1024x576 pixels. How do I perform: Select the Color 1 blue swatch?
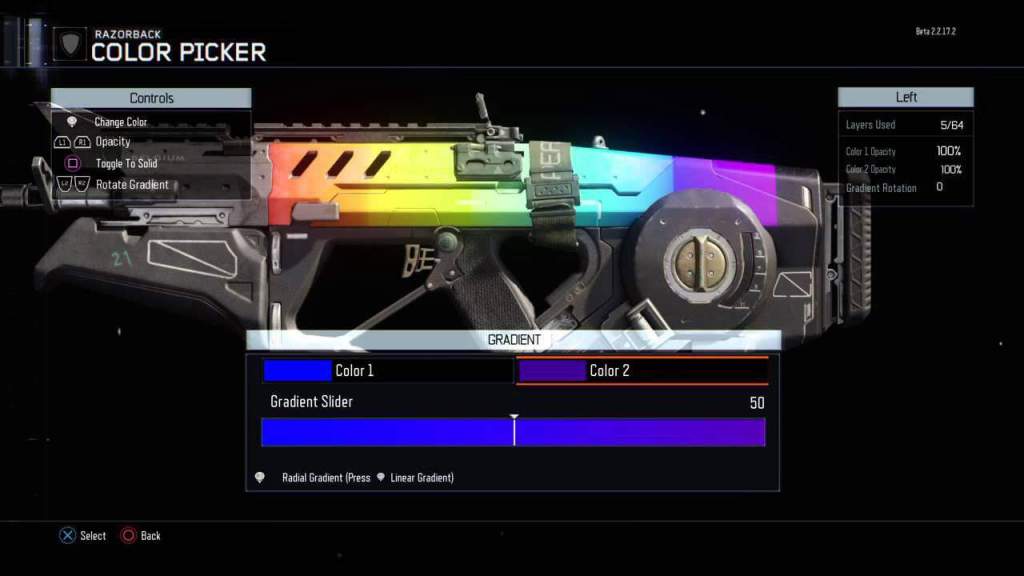[297, 371]
